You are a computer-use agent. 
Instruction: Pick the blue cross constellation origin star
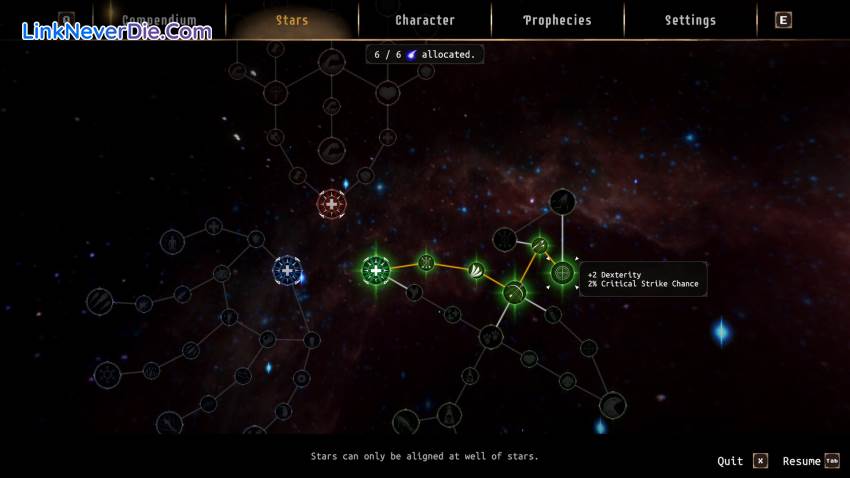(288, 270)
